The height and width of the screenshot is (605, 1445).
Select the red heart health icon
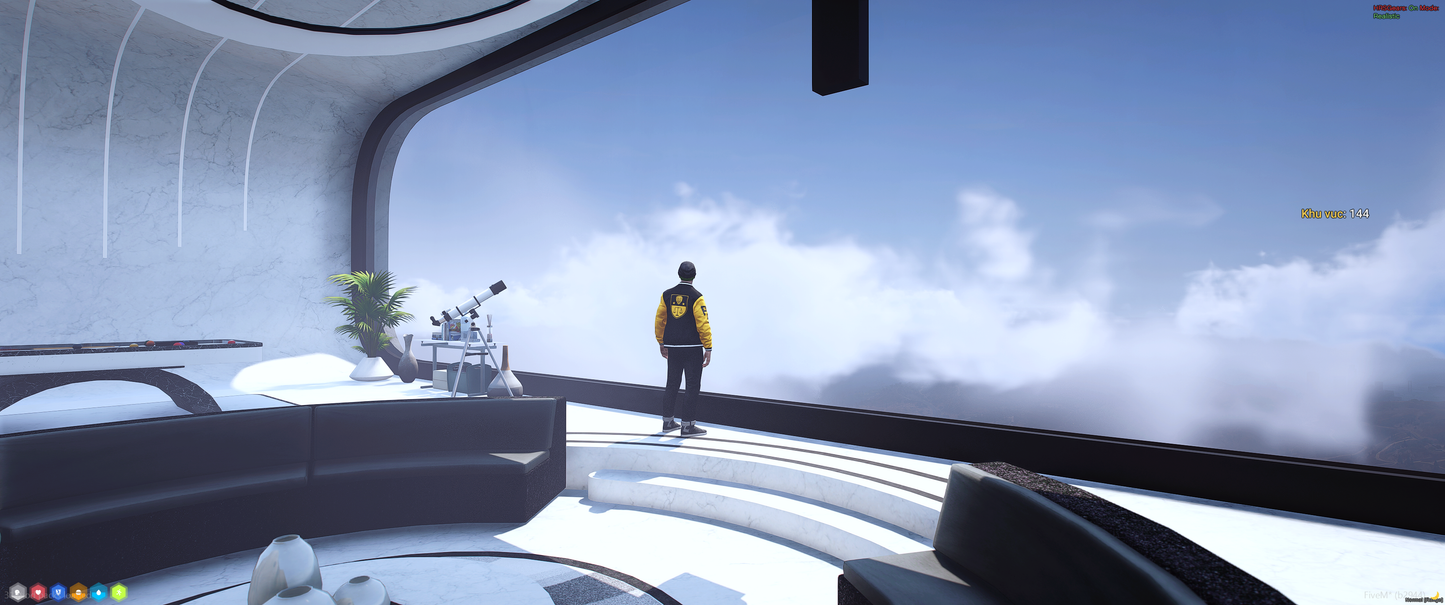pos(38,592)
